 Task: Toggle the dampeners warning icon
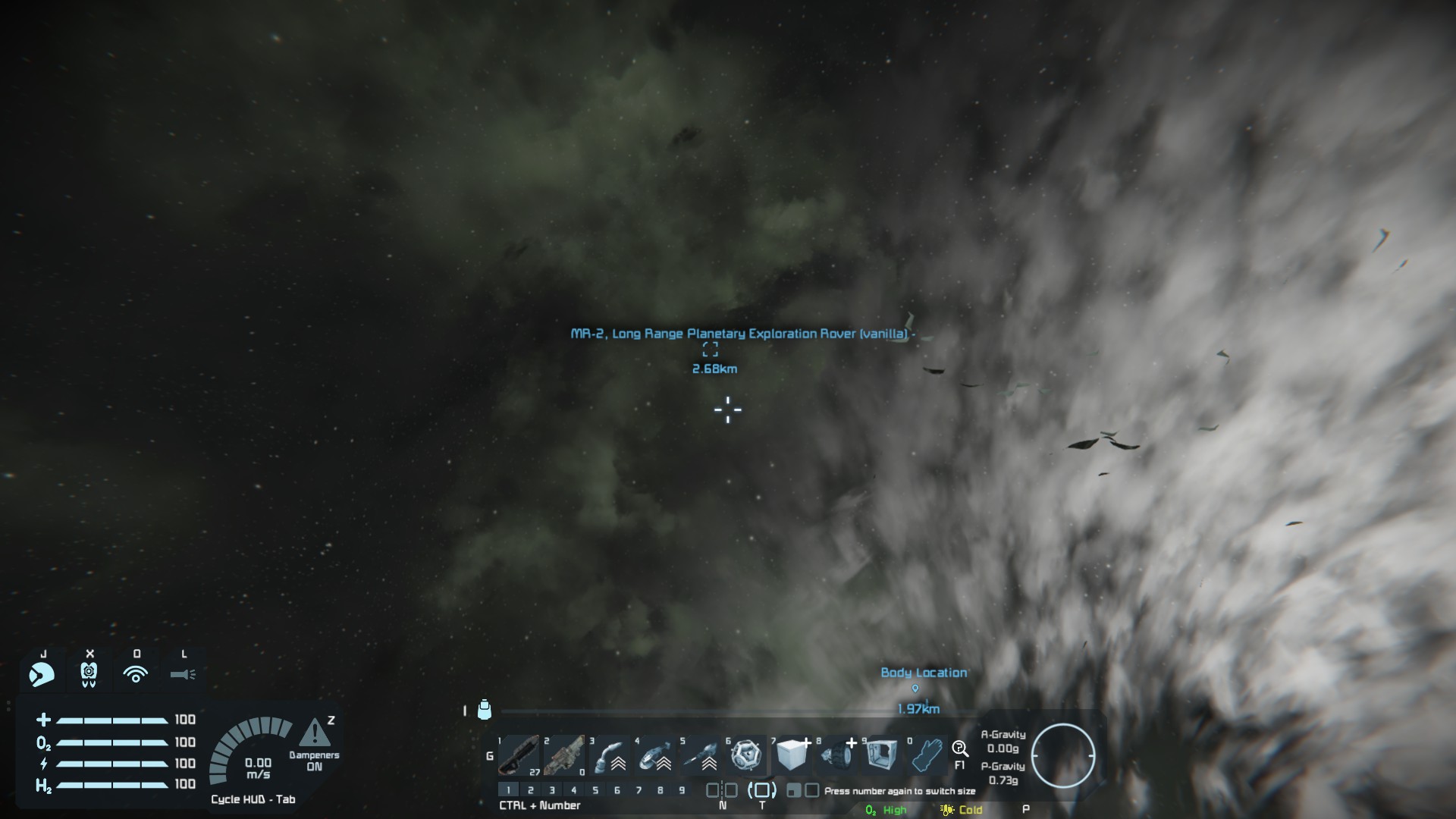click(x=314, y=733)
